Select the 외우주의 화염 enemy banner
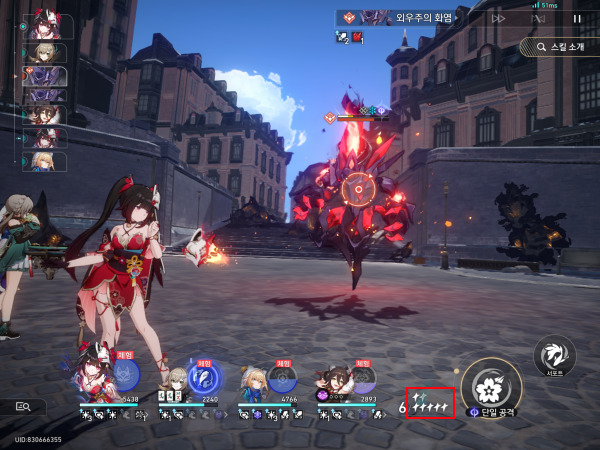 coord(400,18)
